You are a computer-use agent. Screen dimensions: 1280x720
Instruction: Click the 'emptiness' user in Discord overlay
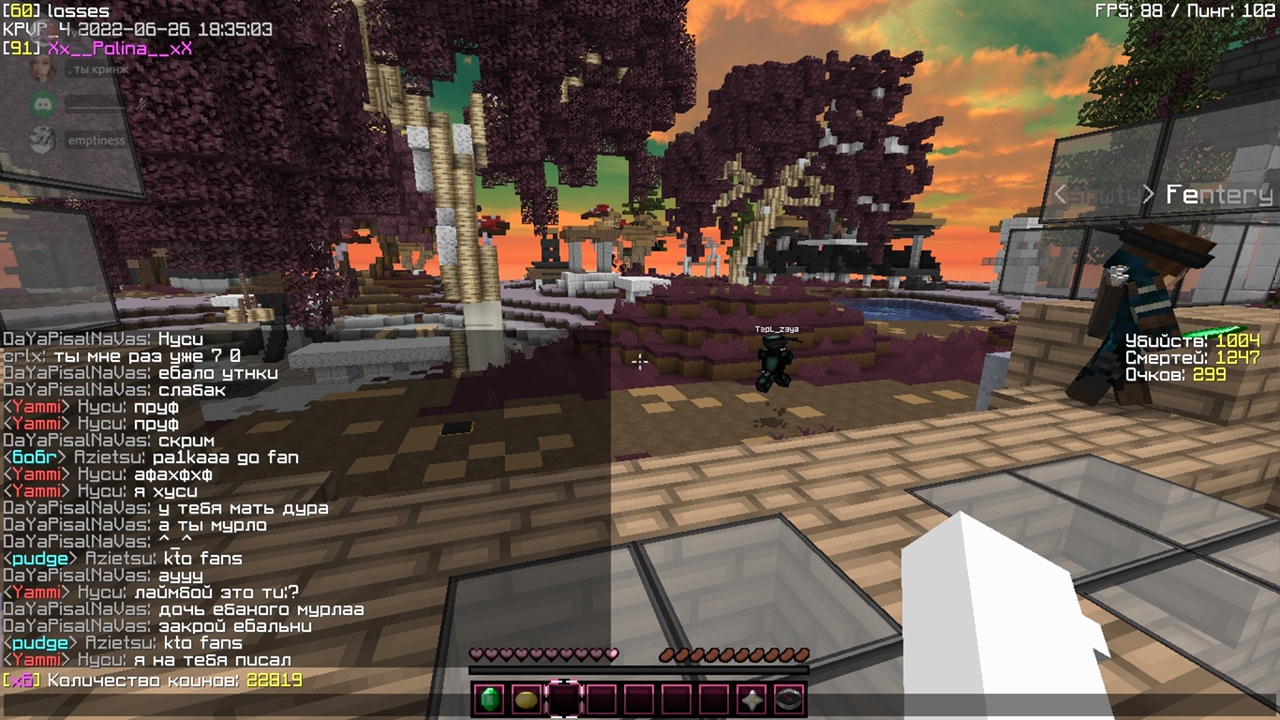coord(96,140)
